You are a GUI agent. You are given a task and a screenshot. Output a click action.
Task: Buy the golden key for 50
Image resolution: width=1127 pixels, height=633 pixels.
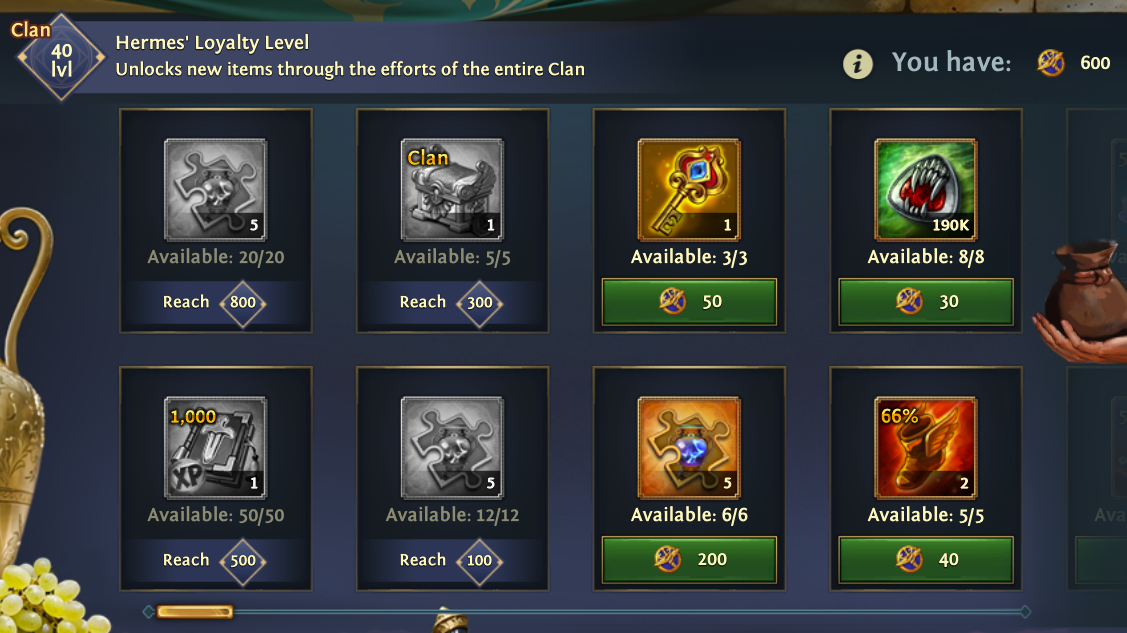point(689,301)
